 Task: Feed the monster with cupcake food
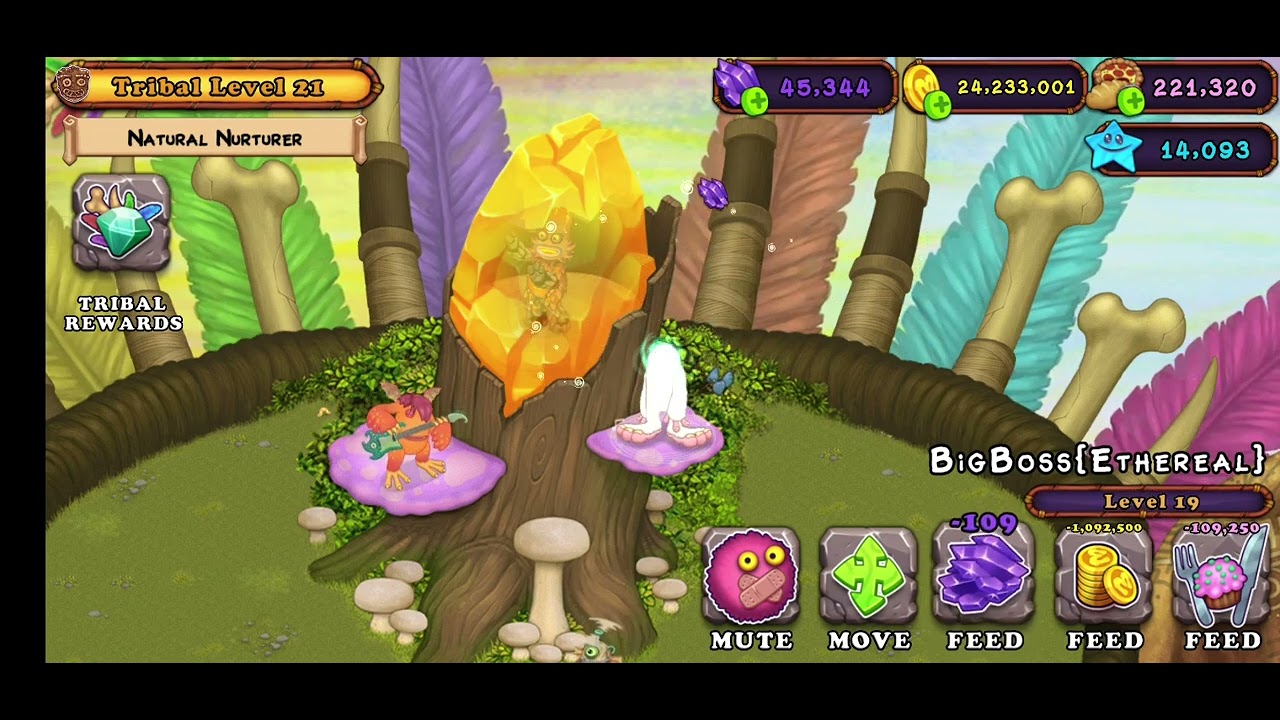tap(1221, 578)
